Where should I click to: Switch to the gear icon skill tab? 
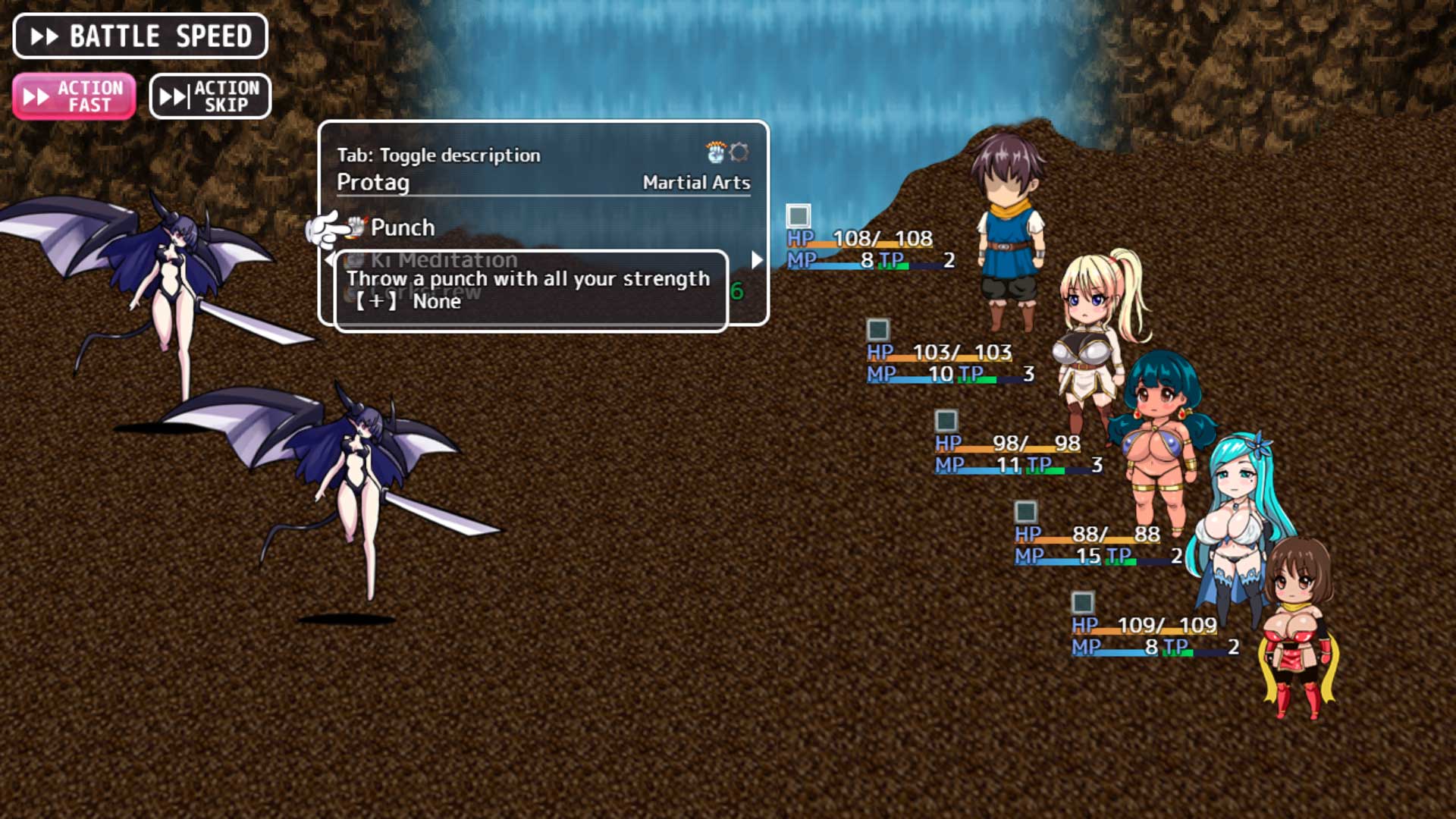pyautogui.click(x=739, y=152)
